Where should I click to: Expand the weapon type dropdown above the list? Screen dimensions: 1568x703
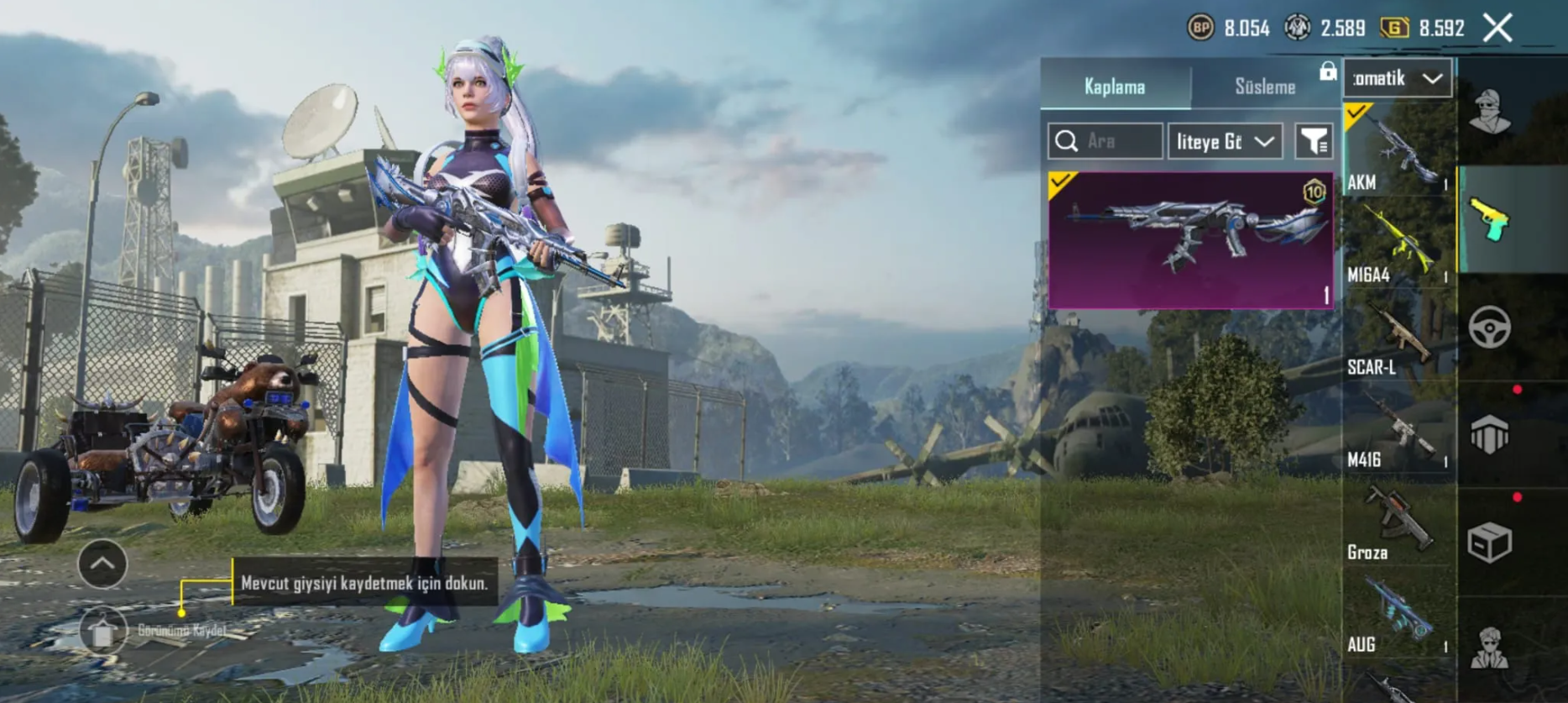(1398, 79)
